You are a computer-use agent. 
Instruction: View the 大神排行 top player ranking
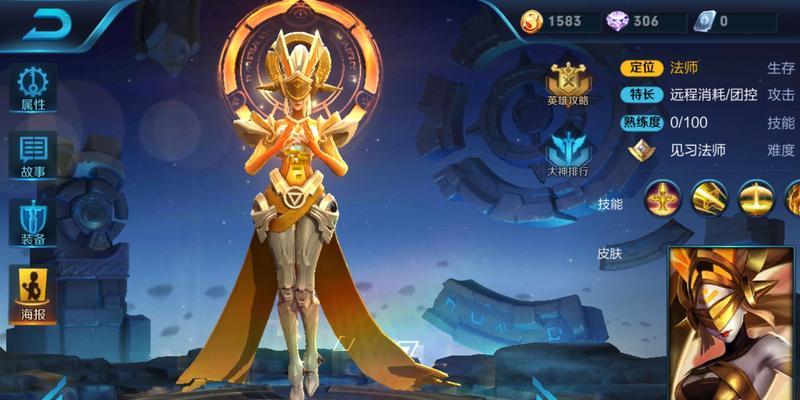click(567, 152)
